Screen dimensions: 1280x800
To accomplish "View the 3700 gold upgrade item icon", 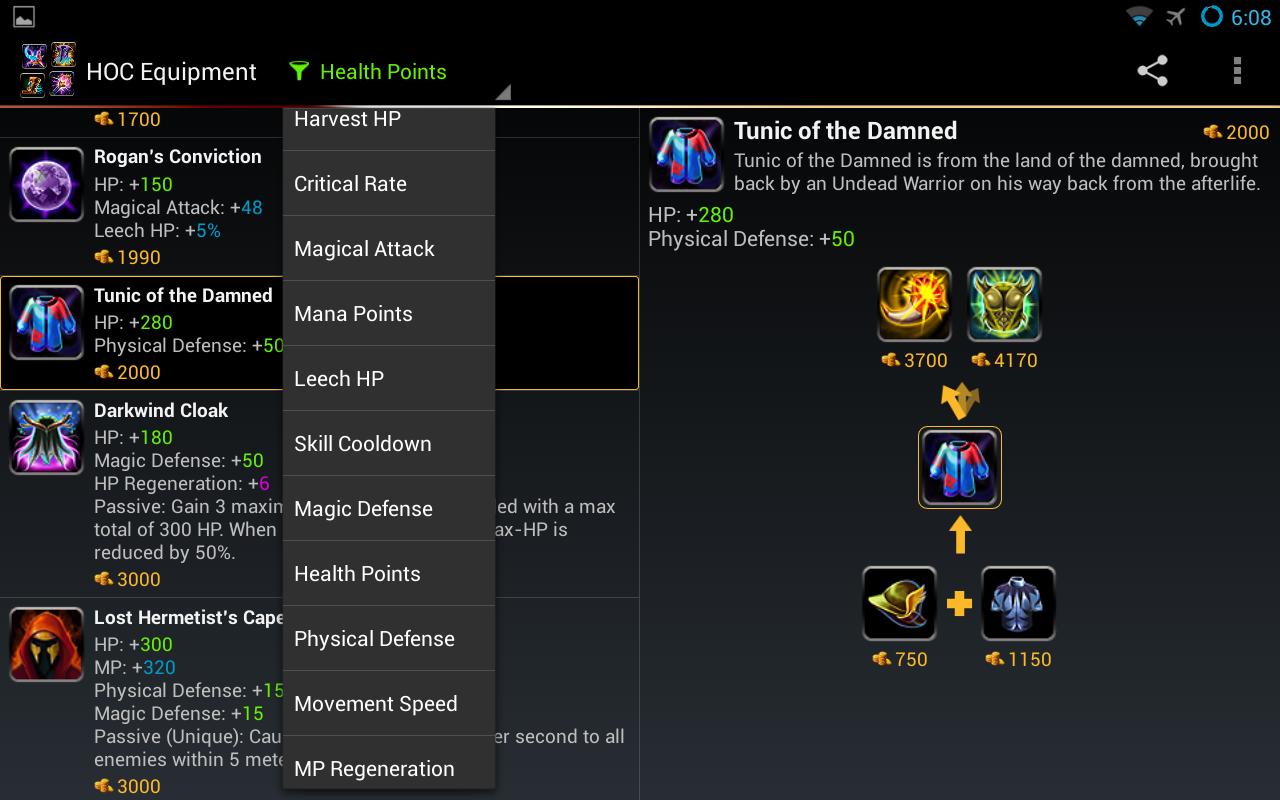I will pos(914,305).
